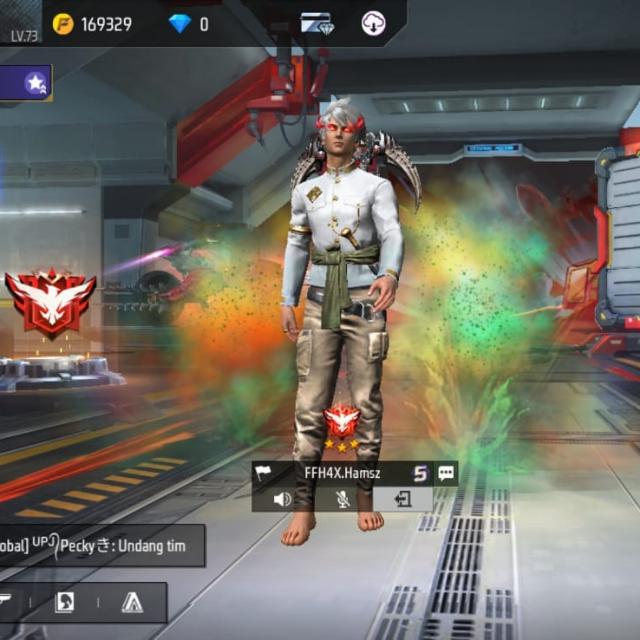
Task: Open the global chat message from Pecky
Action: (x=100, y=546)
